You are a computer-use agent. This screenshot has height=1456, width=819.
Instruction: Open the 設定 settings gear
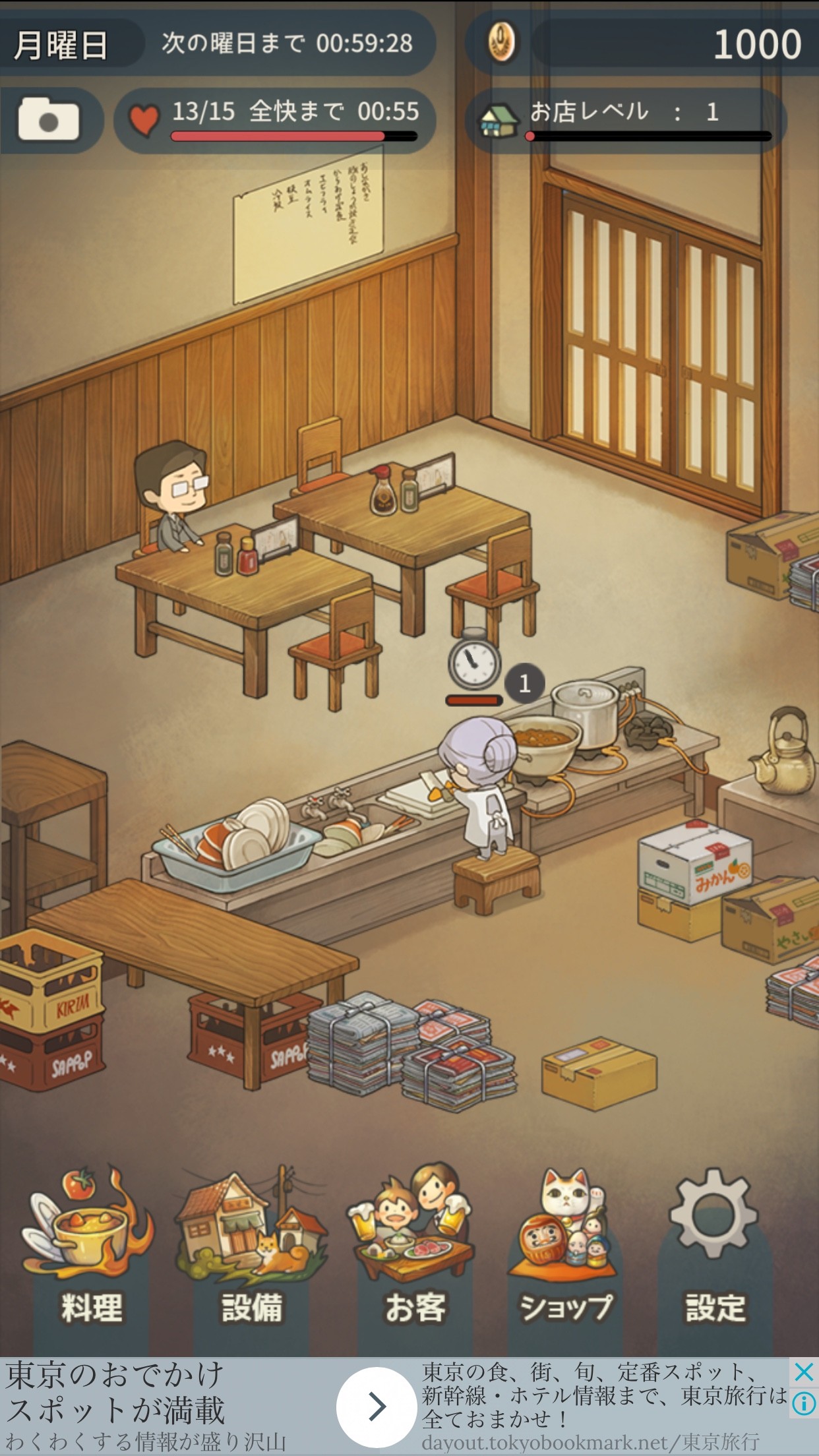[x=714, y=1253]
